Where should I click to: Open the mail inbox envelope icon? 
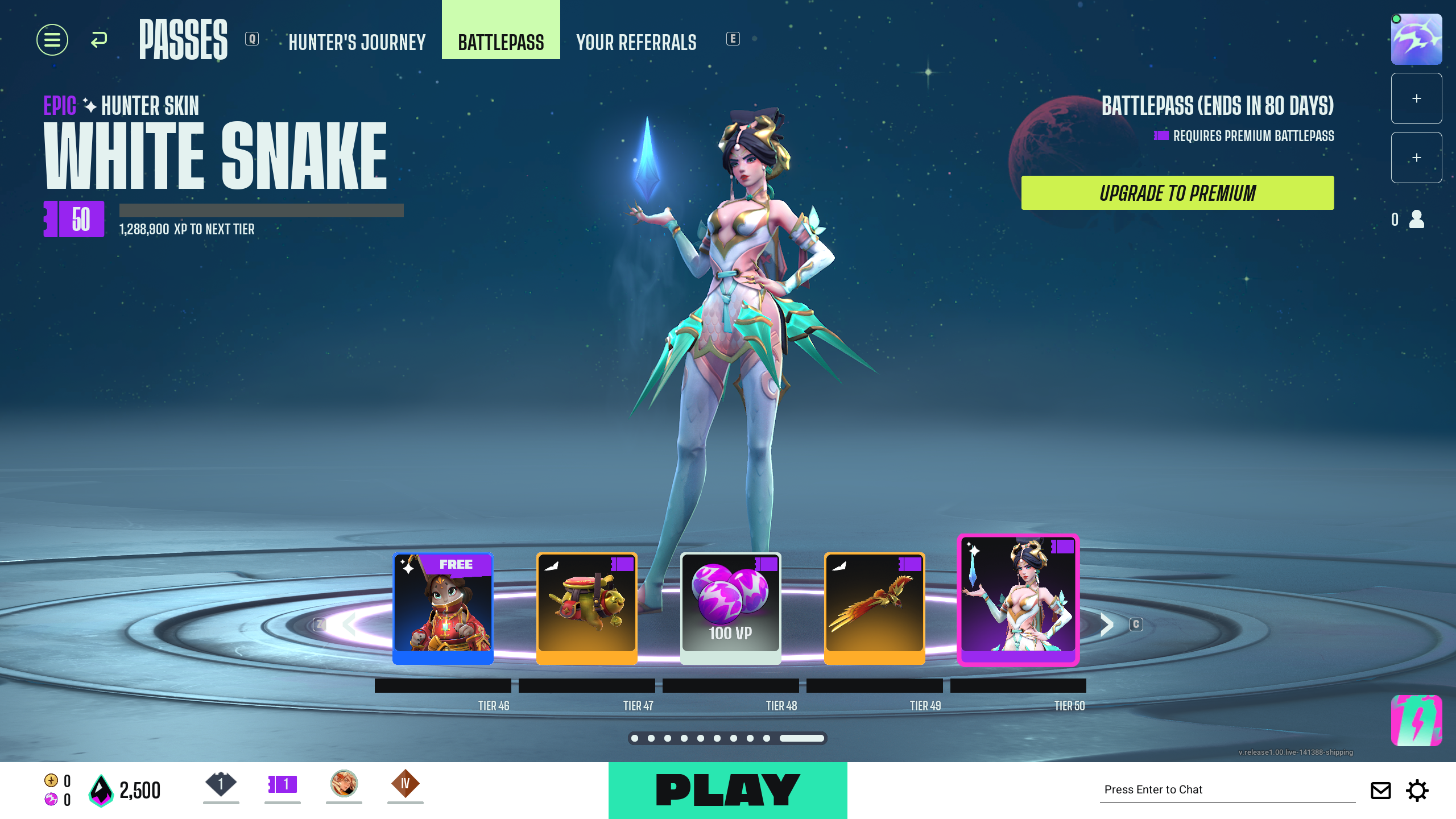(1381, 790)
